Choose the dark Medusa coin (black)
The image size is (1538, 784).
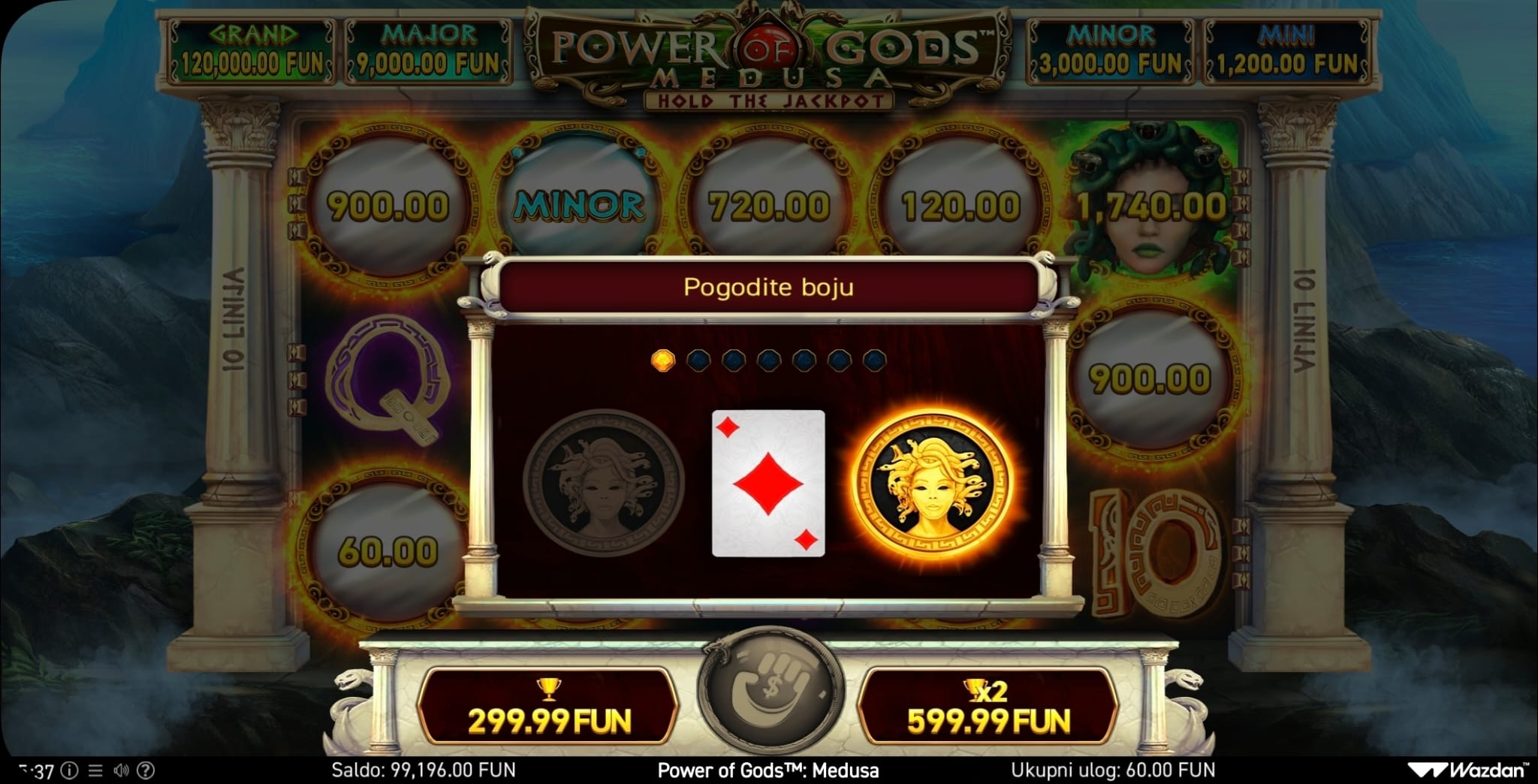[x=604, y=482]
